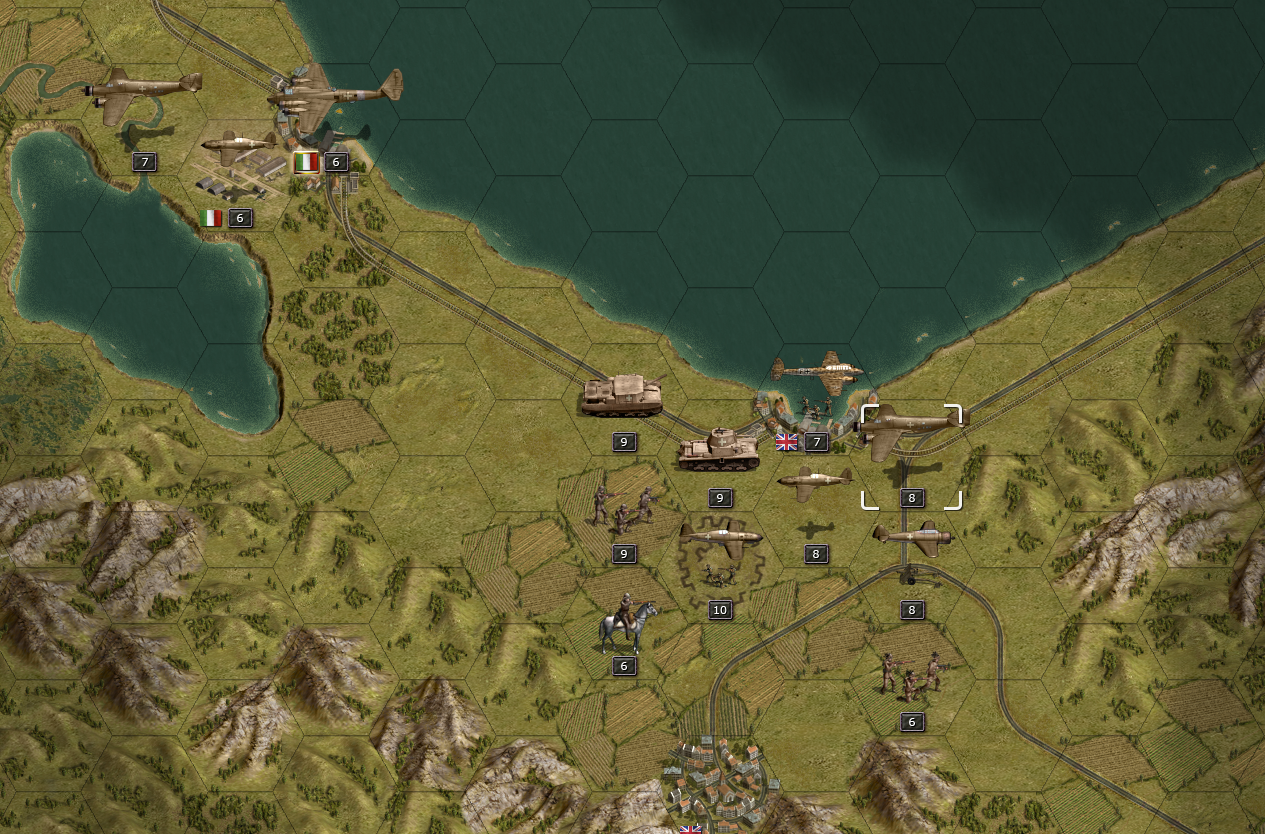Screen dimensions: 1265x834
Task: Select the fighter flying above the artillery gun
Action: [912, 538]
